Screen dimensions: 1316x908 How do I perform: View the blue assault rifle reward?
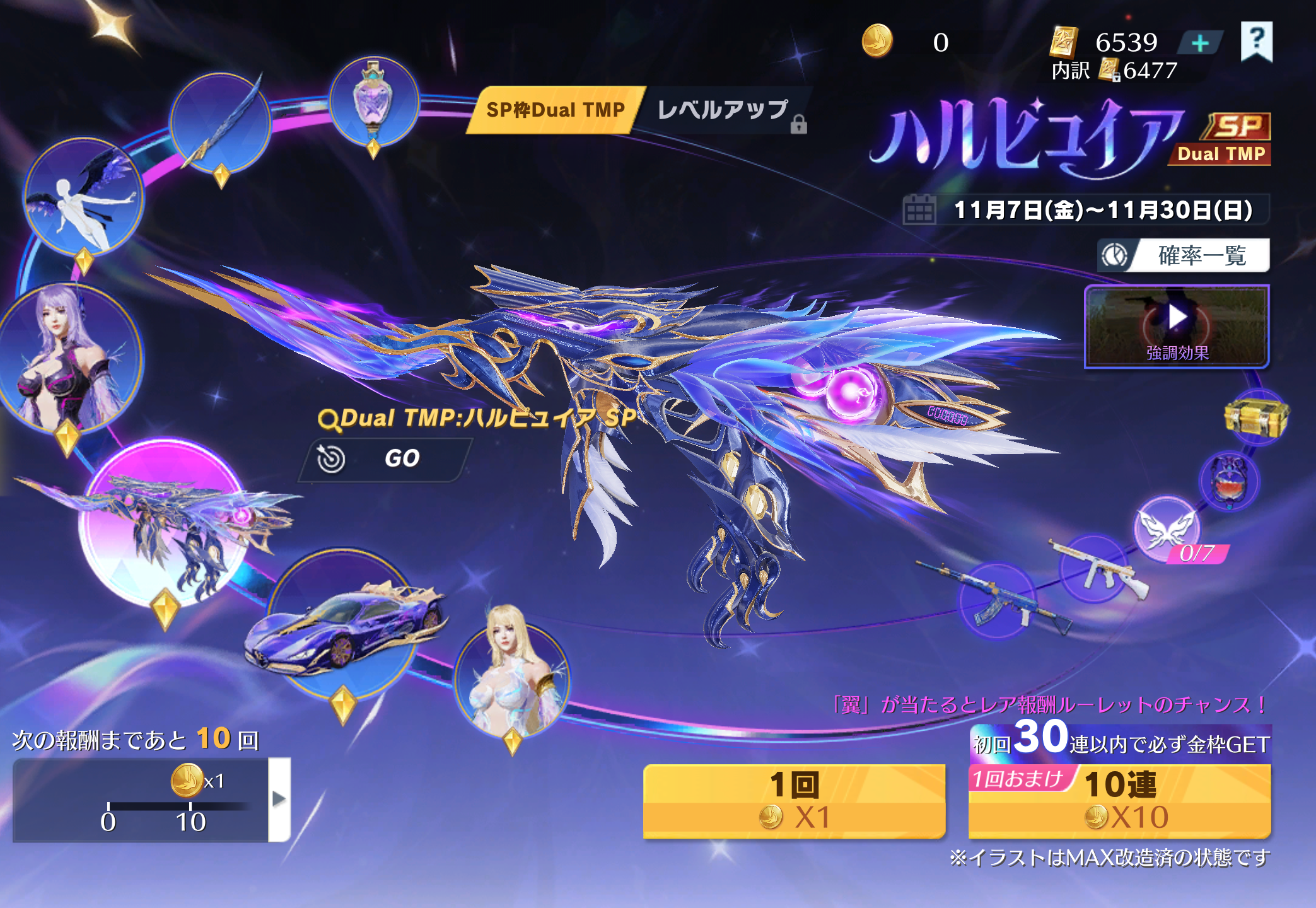click(x=996, y=599)
